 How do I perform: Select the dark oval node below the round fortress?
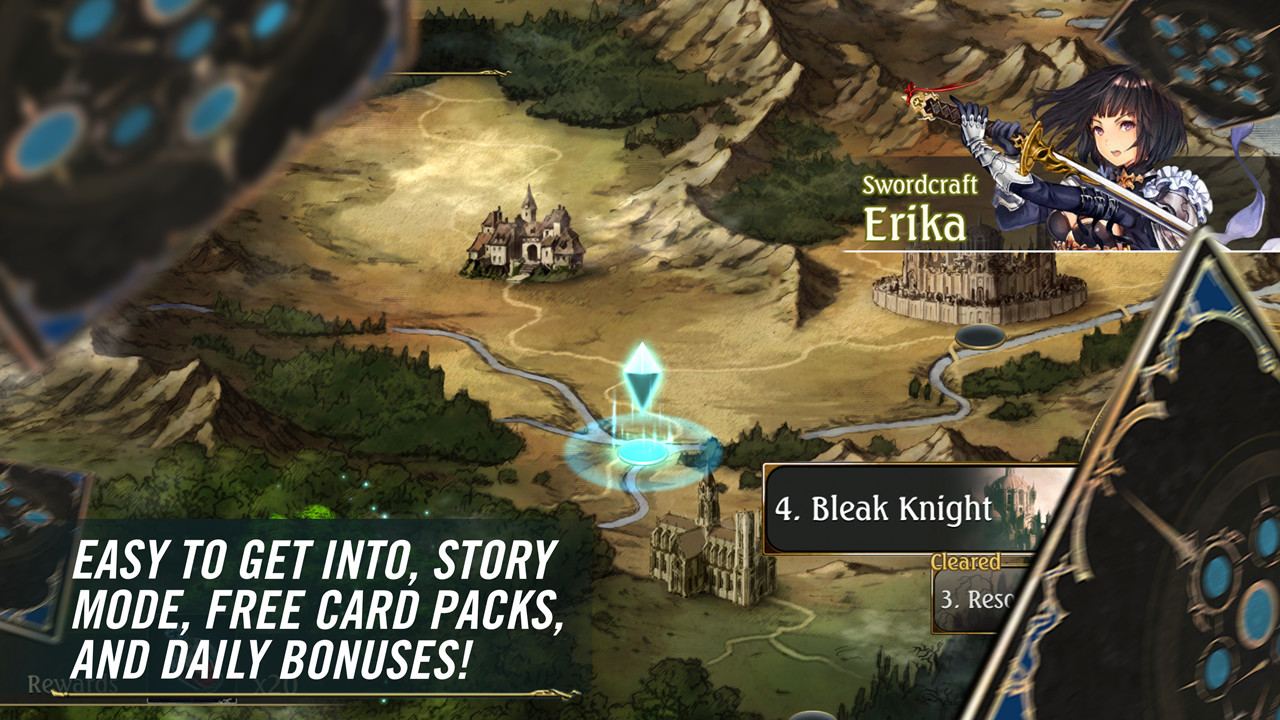click(979, 336)
